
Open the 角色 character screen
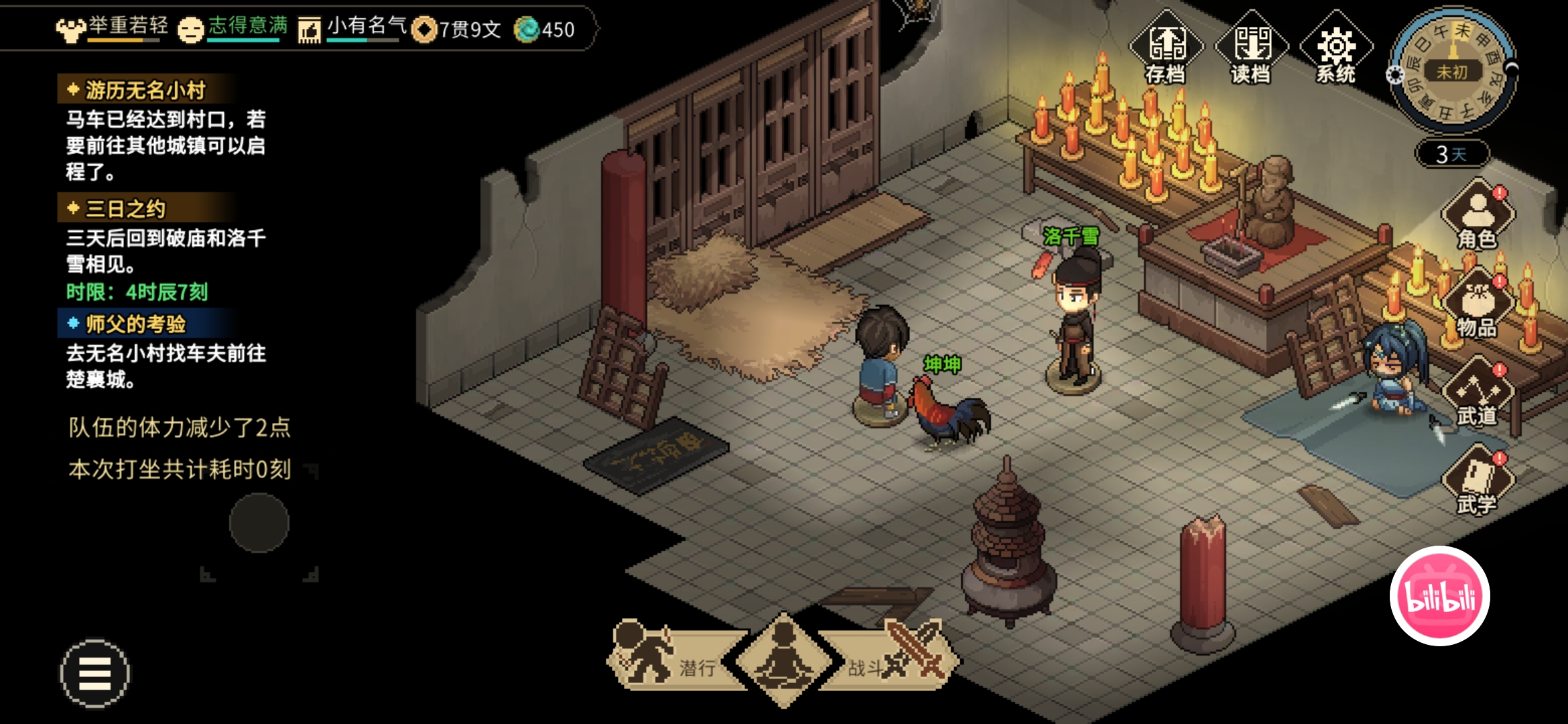(x=1478, y=215)
